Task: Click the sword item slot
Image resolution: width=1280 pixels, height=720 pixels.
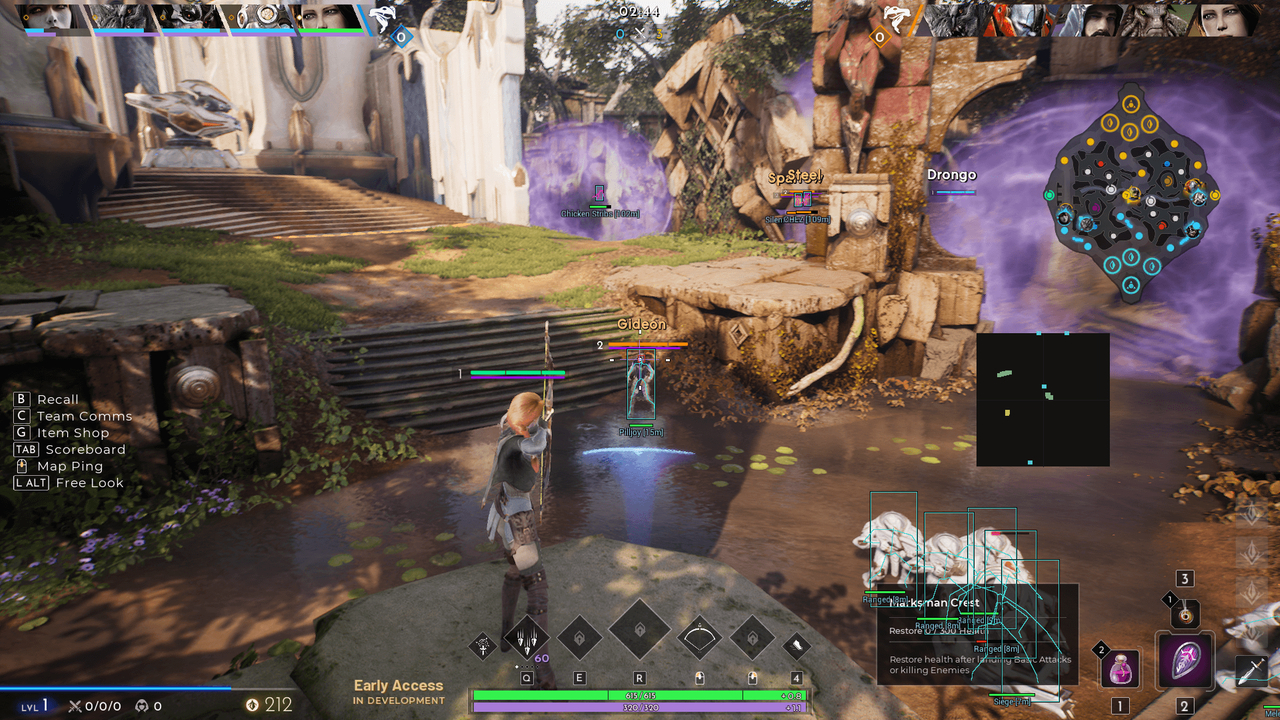Action: (1252, 669)
